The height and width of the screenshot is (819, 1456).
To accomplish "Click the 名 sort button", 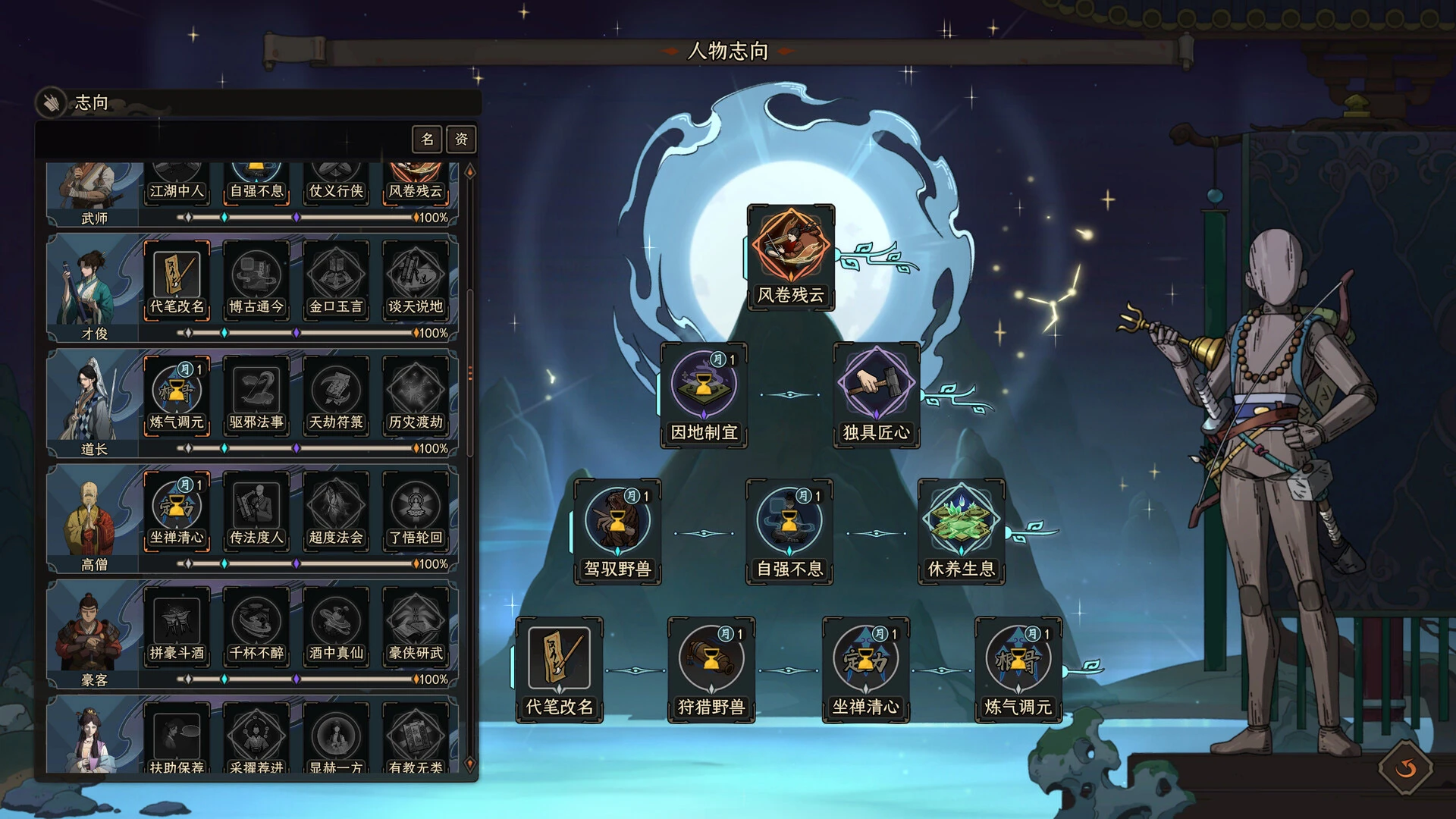I will [x=428, y=139].
